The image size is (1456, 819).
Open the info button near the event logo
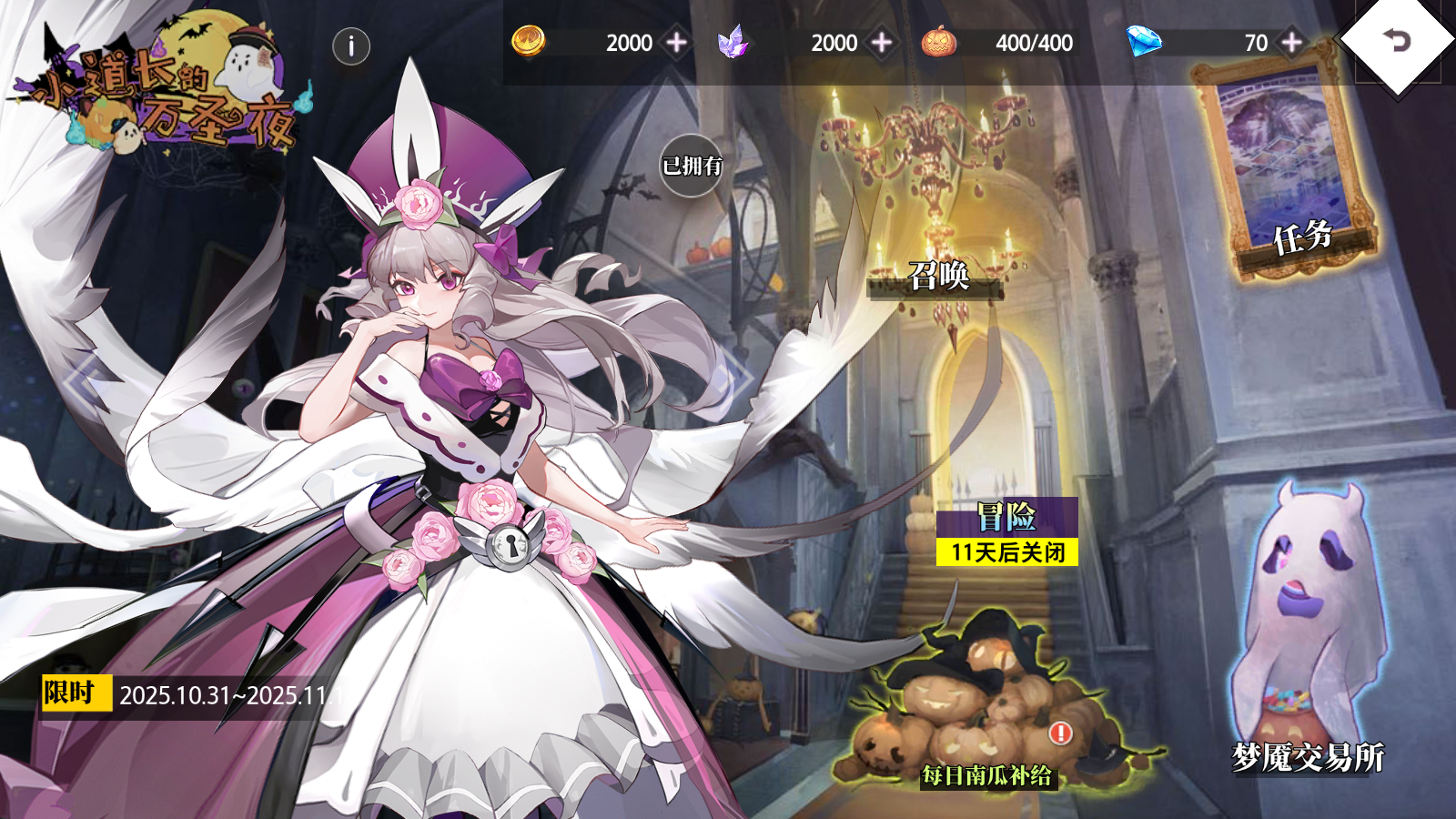[351, 46]
